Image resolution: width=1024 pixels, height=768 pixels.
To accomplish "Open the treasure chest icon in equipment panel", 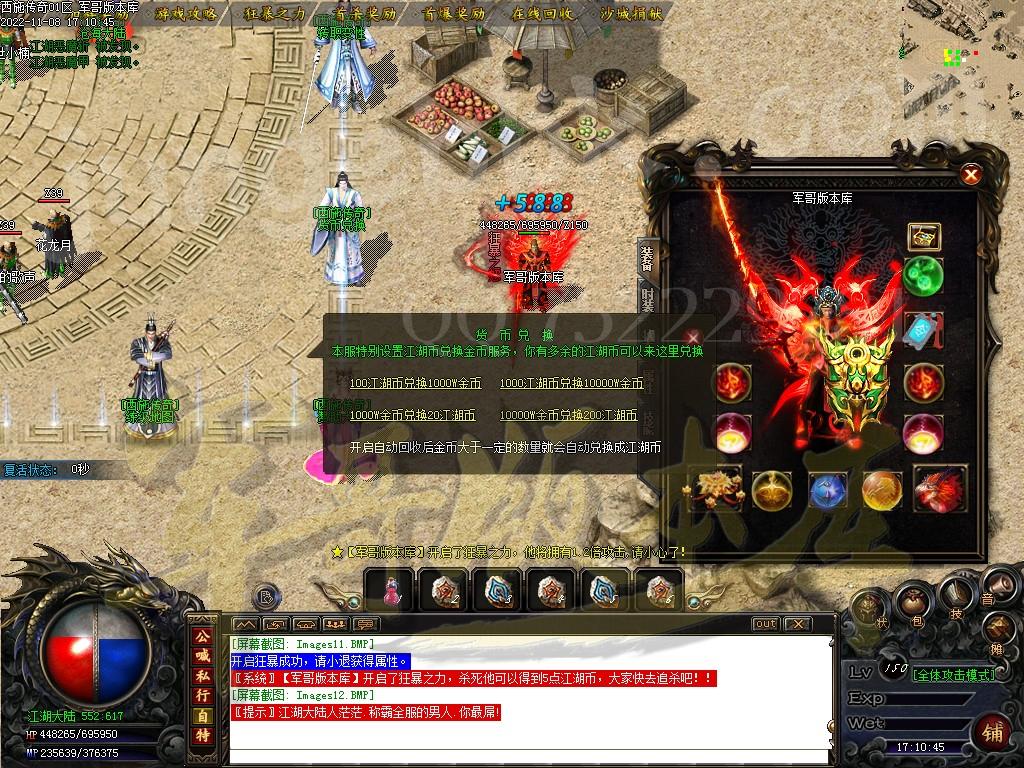I will pyautogui.click(x=922, y=236).
